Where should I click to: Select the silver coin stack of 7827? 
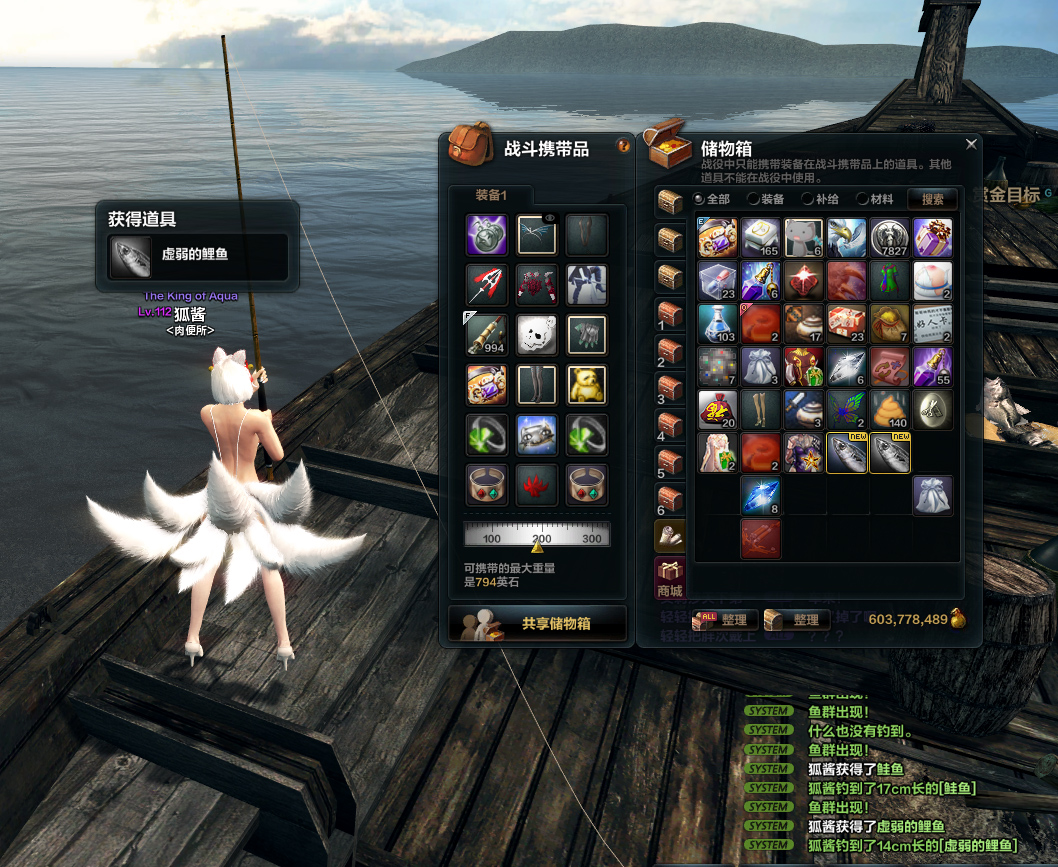(889, 238)
